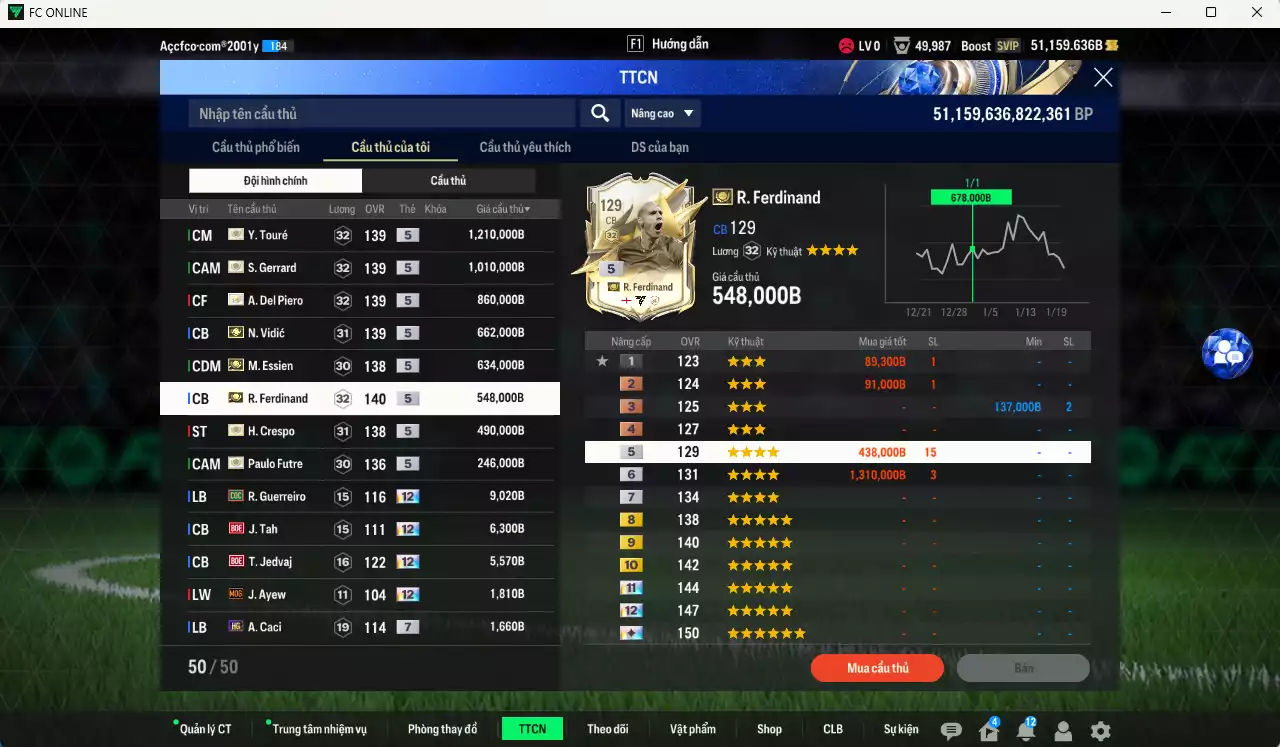The height and width of the screenshot is (747, 1280).
Task: Open the Nâng cao filter dropdown
Action: pos(662,113)
